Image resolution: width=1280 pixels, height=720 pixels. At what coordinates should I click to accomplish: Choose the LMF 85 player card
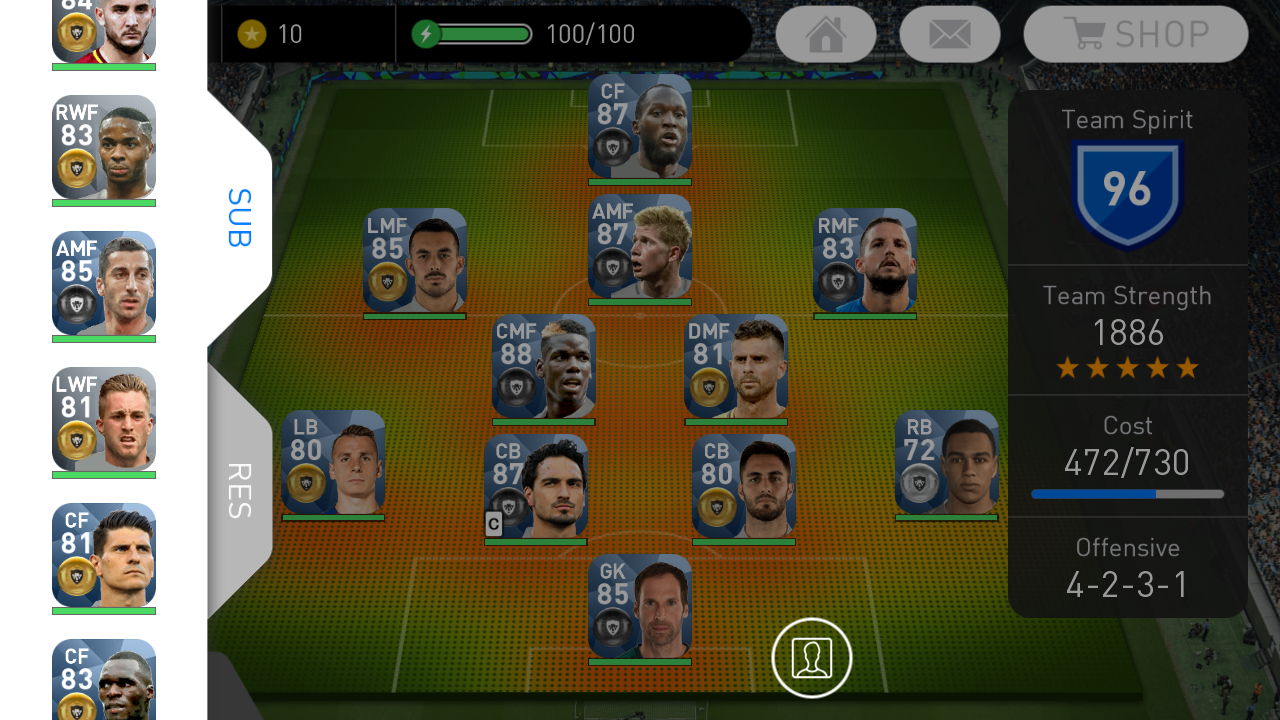[x=415, y=260]
